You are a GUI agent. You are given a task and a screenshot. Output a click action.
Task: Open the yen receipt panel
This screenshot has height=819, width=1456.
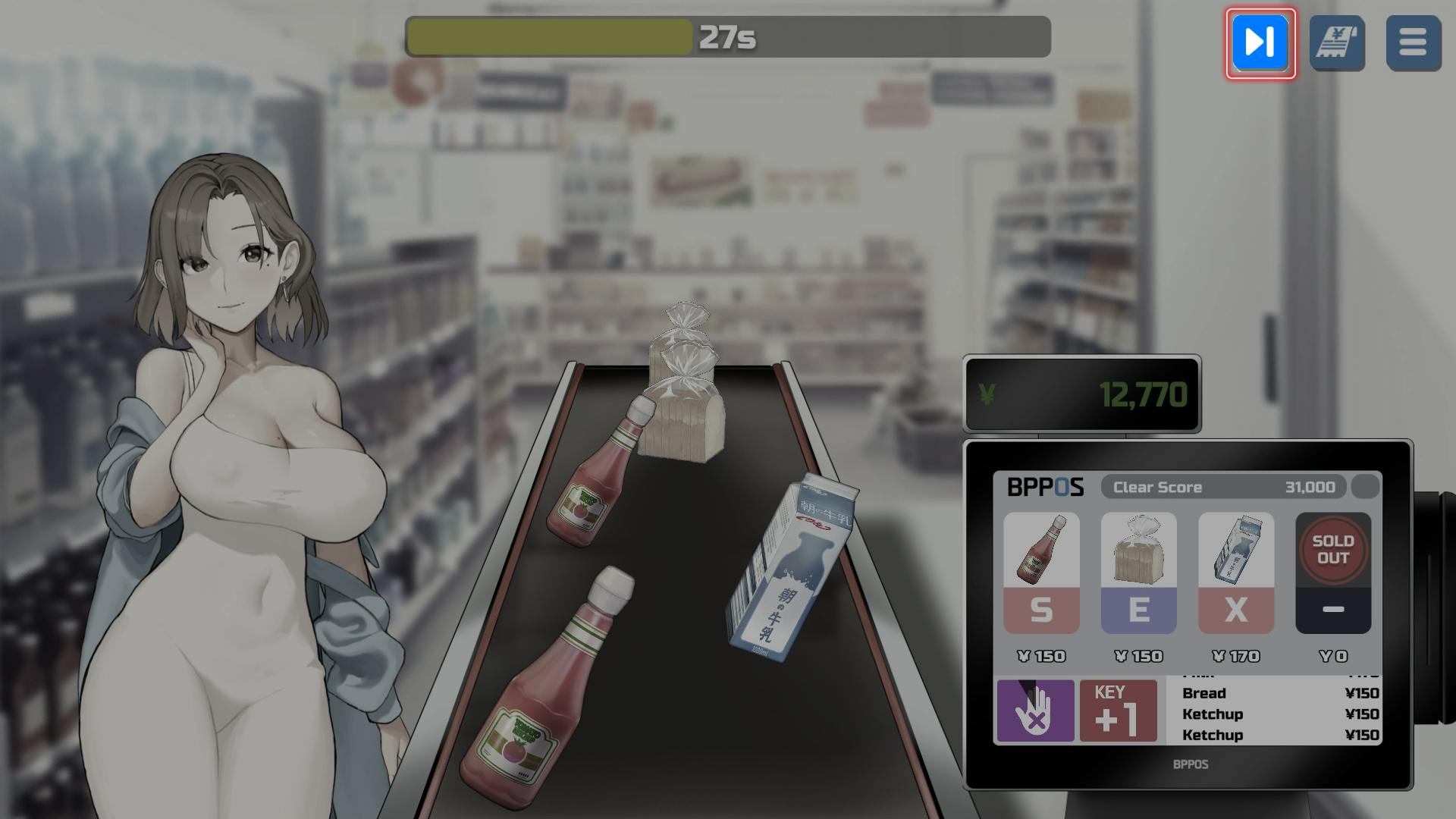click(1337, 43)
